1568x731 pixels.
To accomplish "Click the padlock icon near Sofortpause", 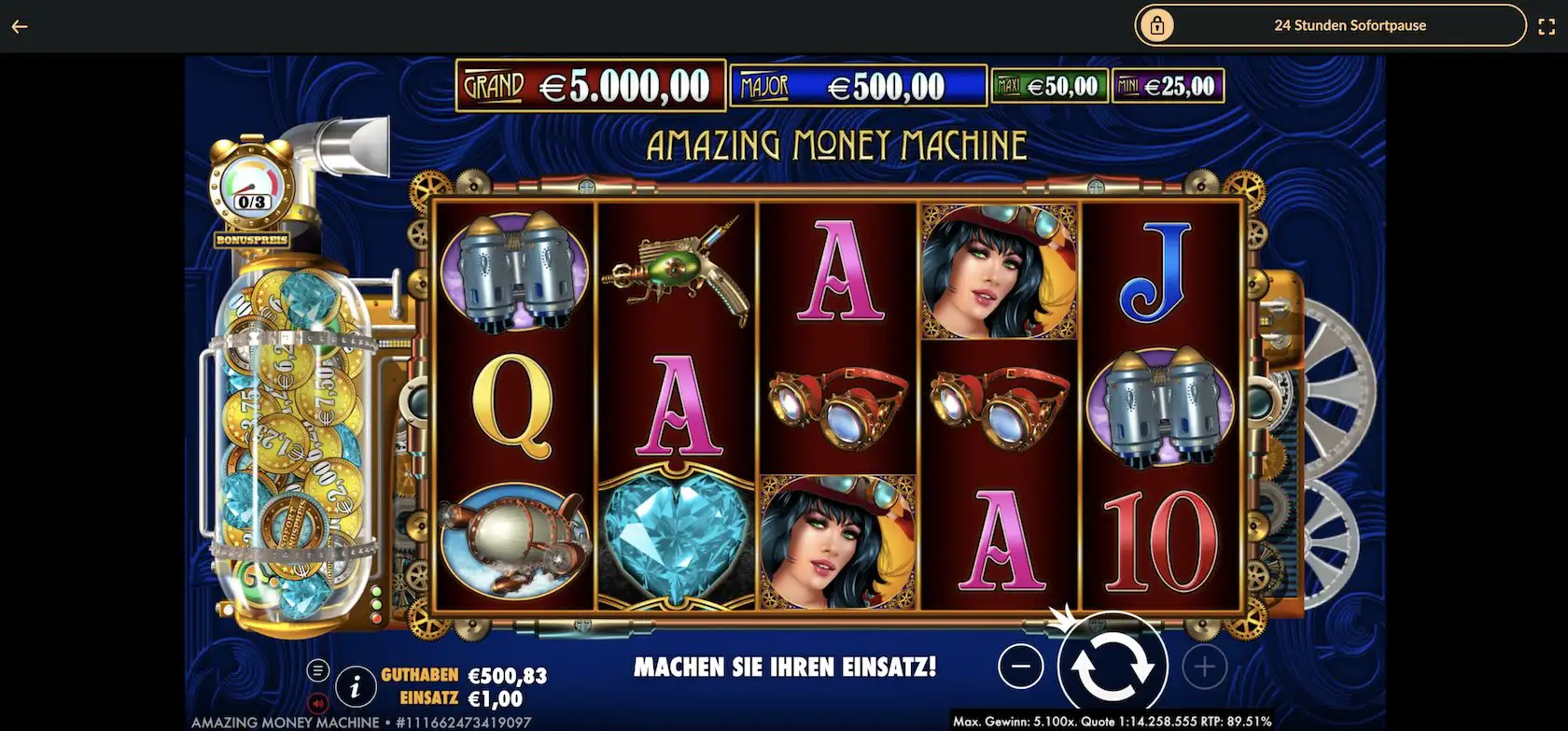I will point(1157,25).
